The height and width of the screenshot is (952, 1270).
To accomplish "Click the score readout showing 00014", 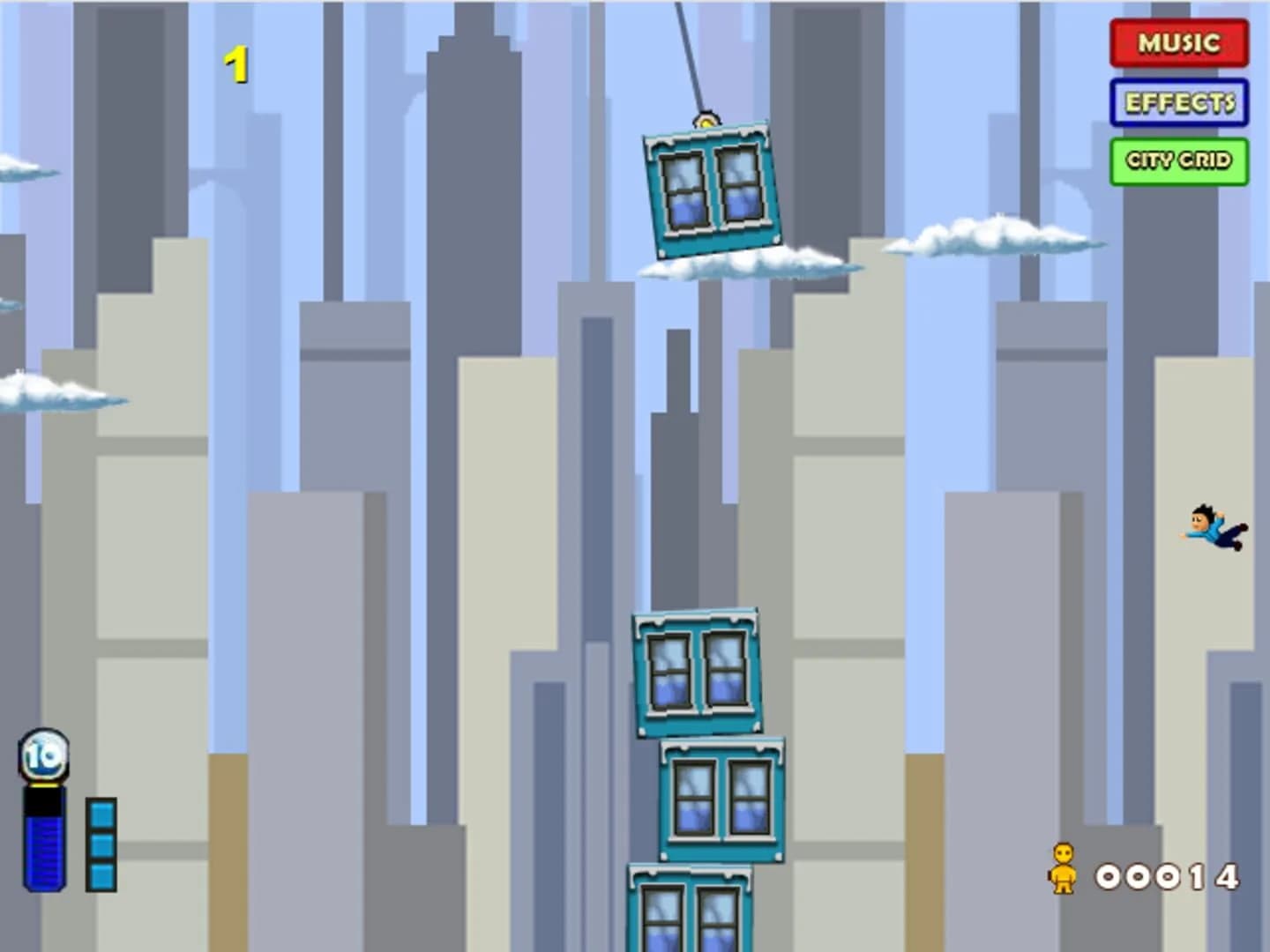I will click(x=1169, y=877).
